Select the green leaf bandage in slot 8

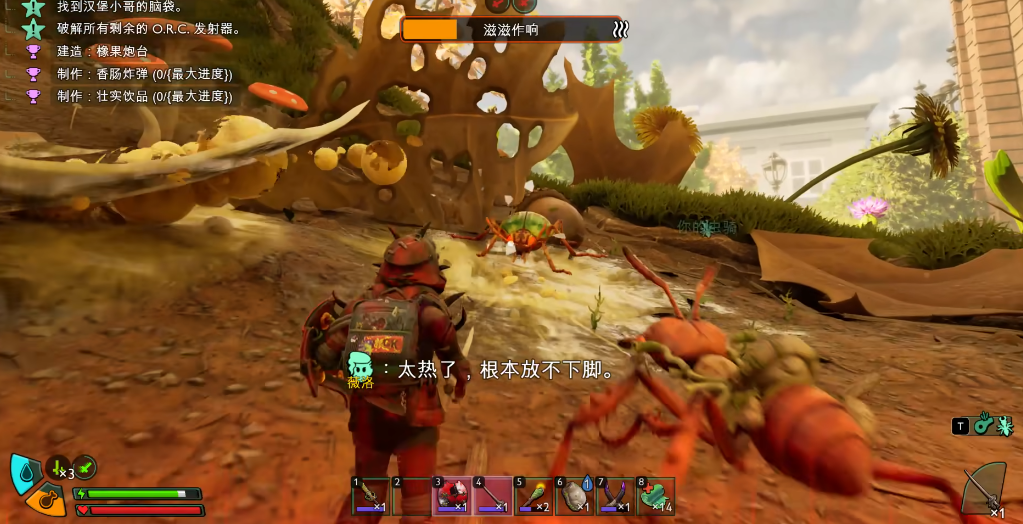click(656, 495)
